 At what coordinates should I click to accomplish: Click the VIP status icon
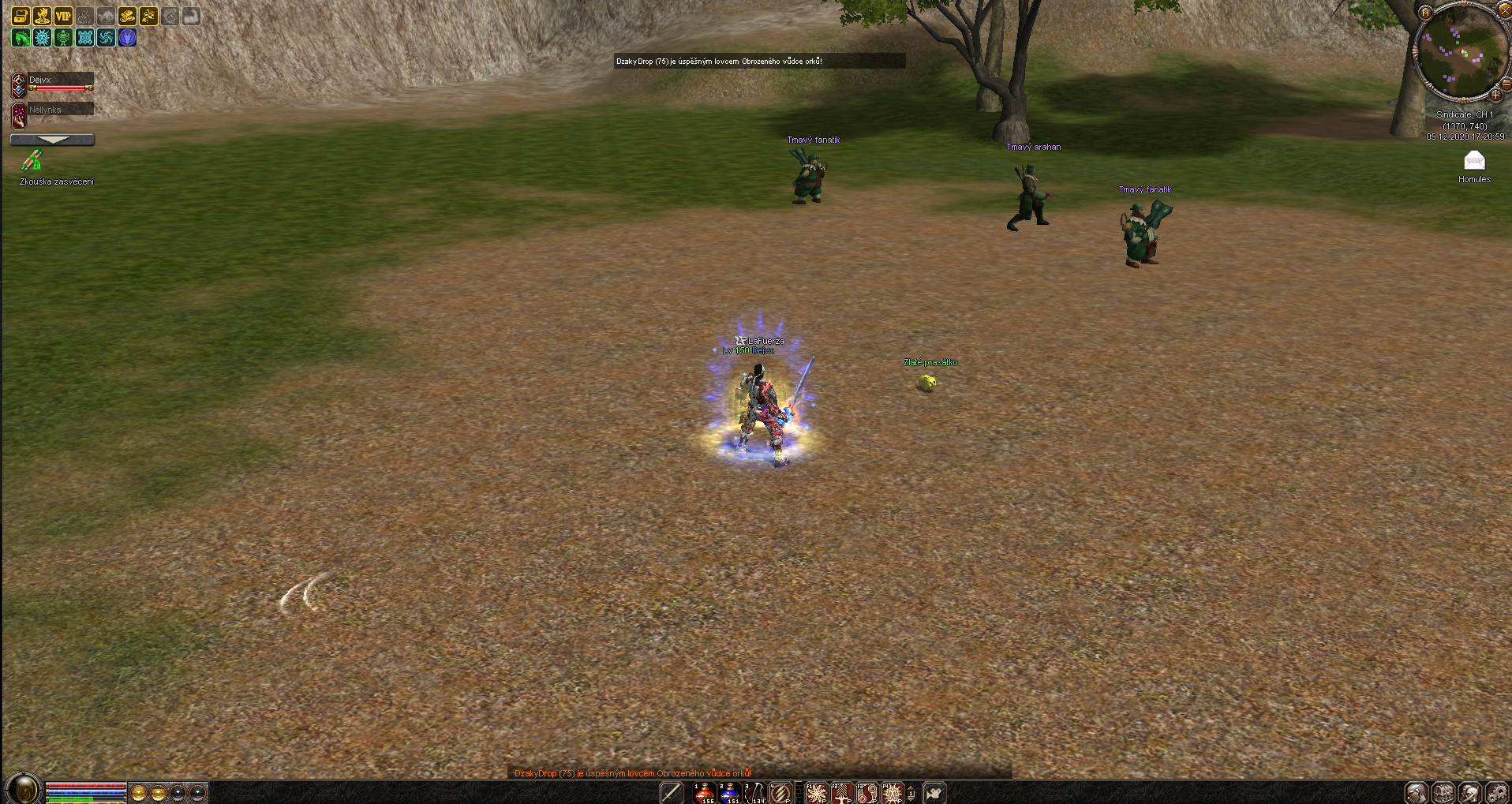[63, 16]
